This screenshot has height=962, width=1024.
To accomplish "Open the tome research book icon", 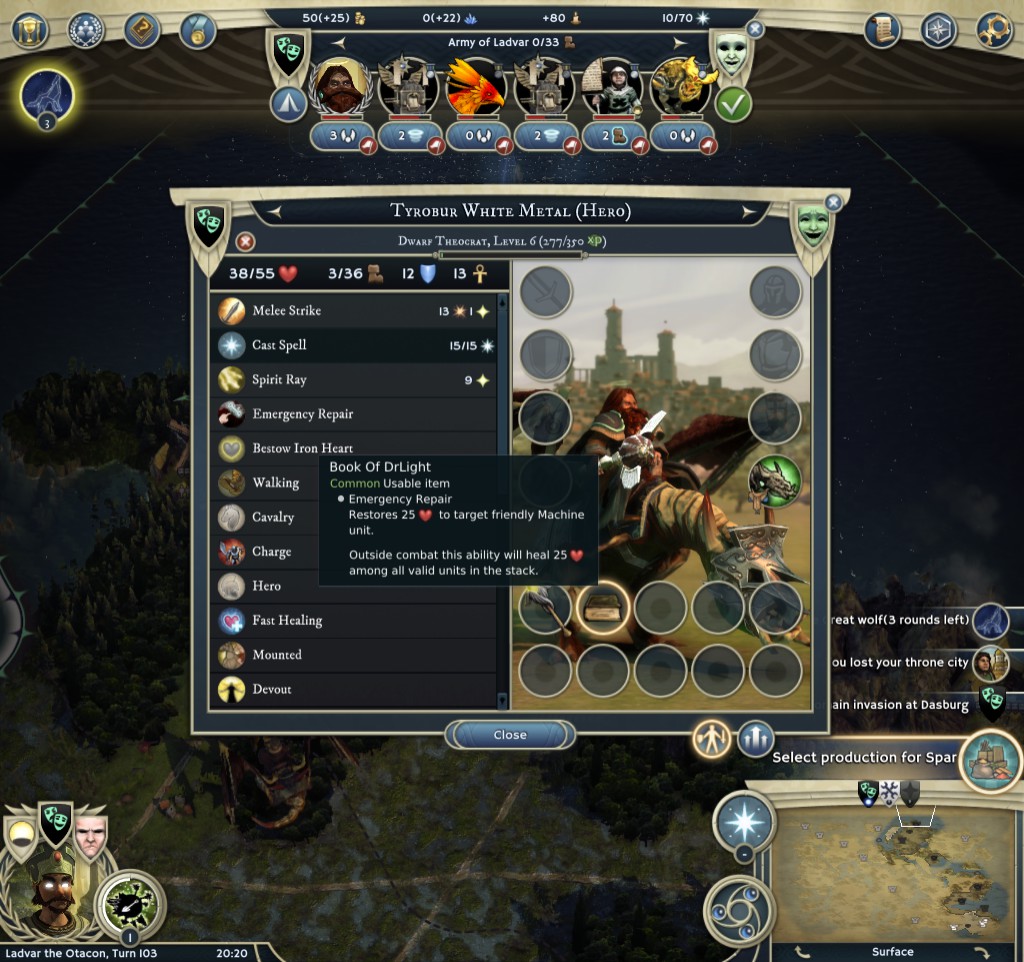I will [142, 30].
